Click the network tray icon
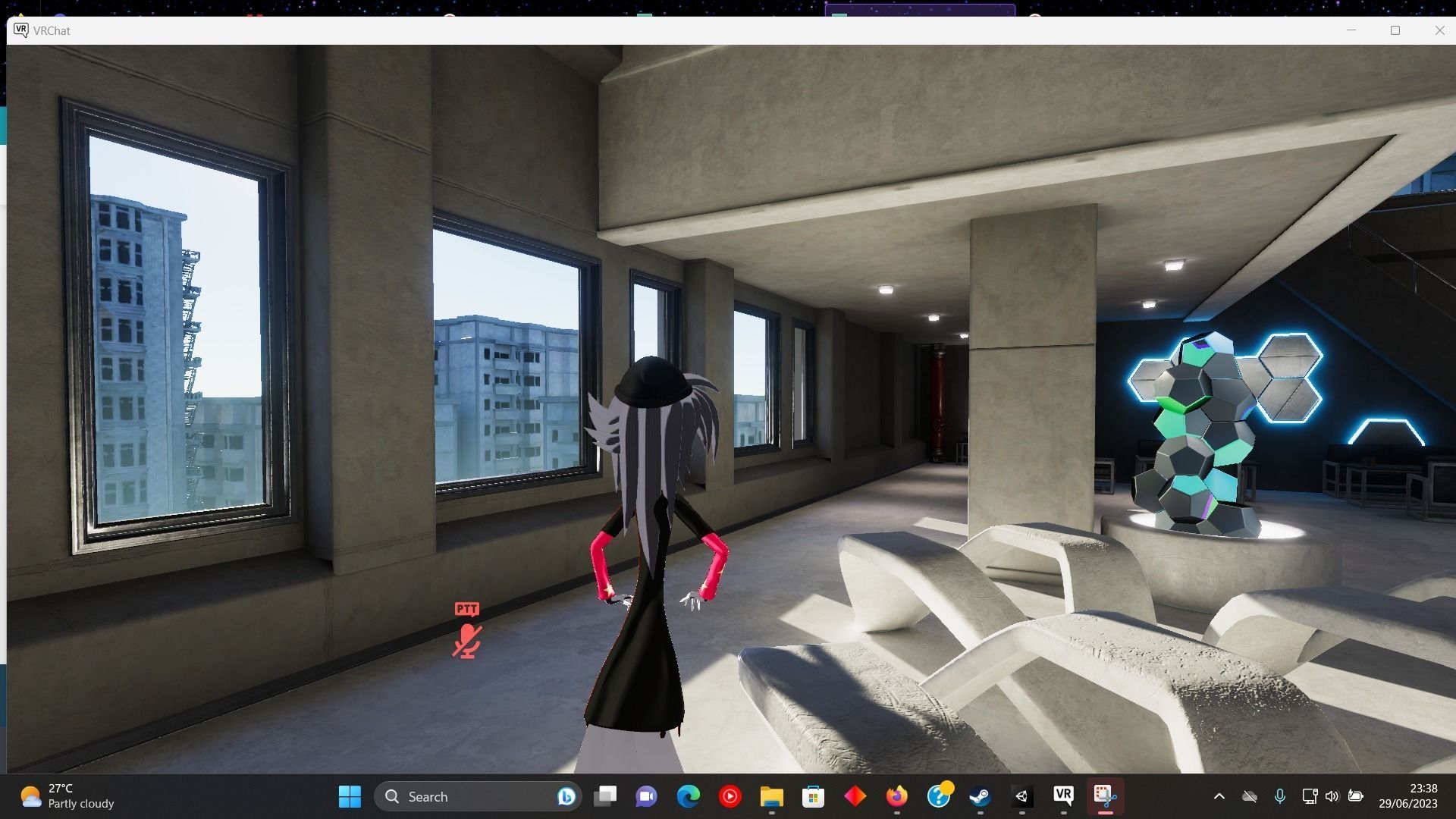This screenshot has height=819, width=1456. [1310, 796]
